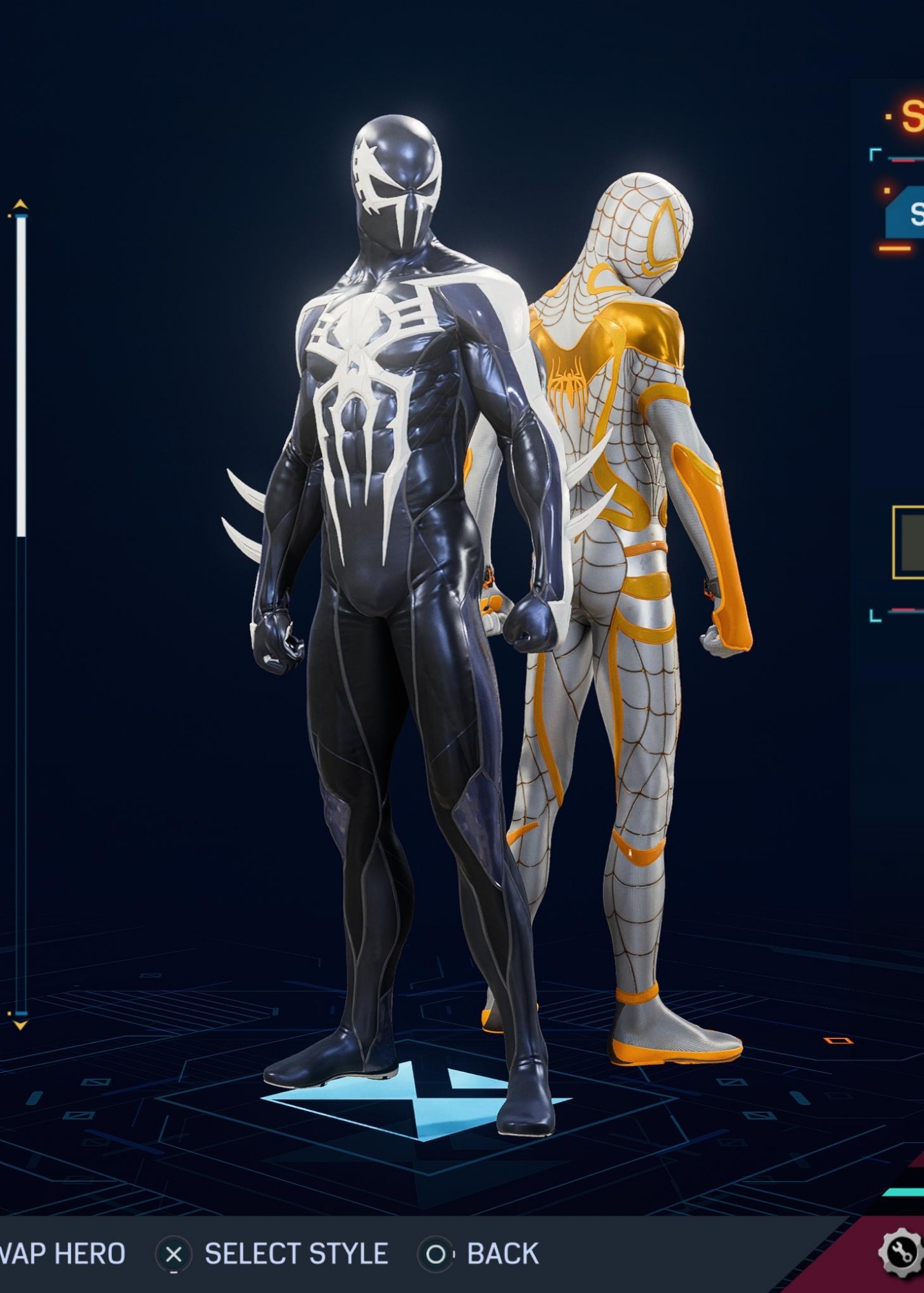The width and height of the screenshot is (924, 1293).
Task: Click the Swap Hero label
Action: tap(62, 1254)
